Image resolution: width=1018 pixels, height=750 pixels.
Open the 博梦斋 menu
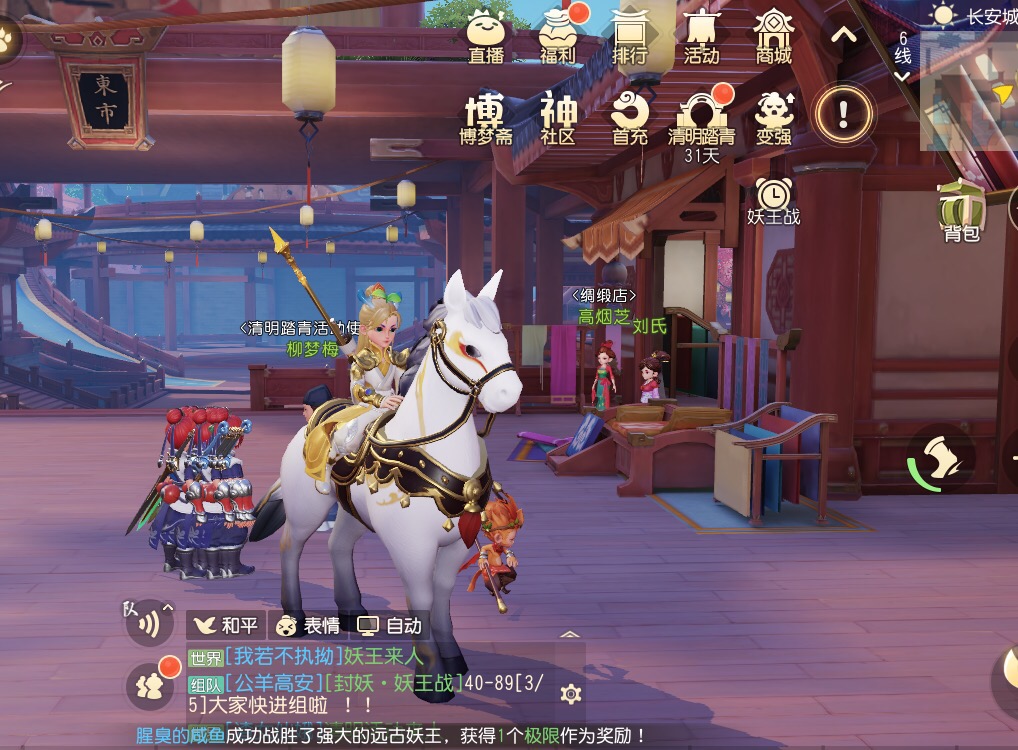(486, 118)
